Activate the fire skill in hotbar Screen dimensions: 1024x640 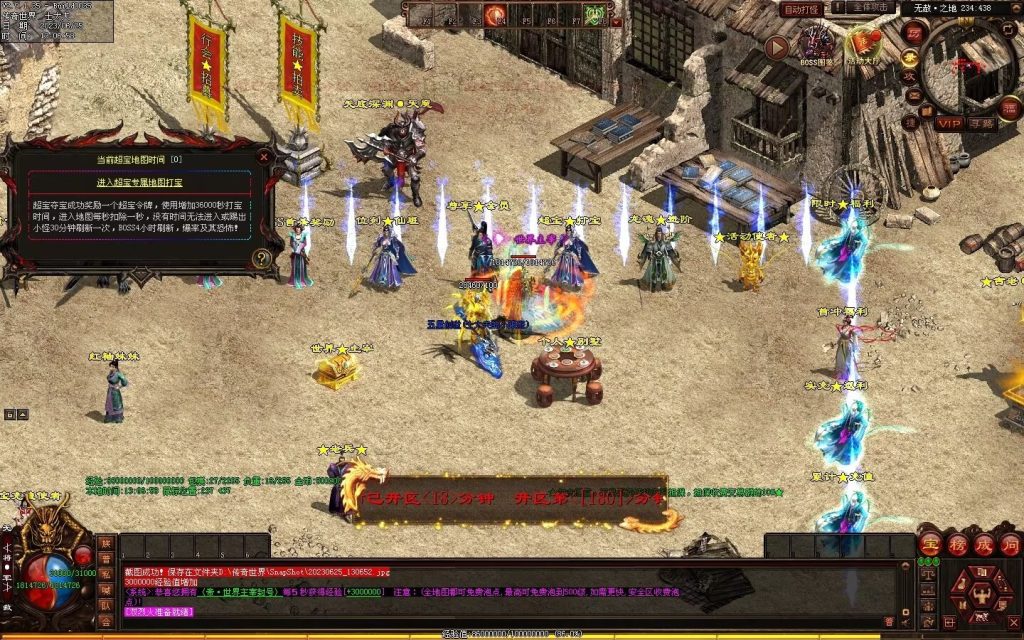[x=495, y=15]
